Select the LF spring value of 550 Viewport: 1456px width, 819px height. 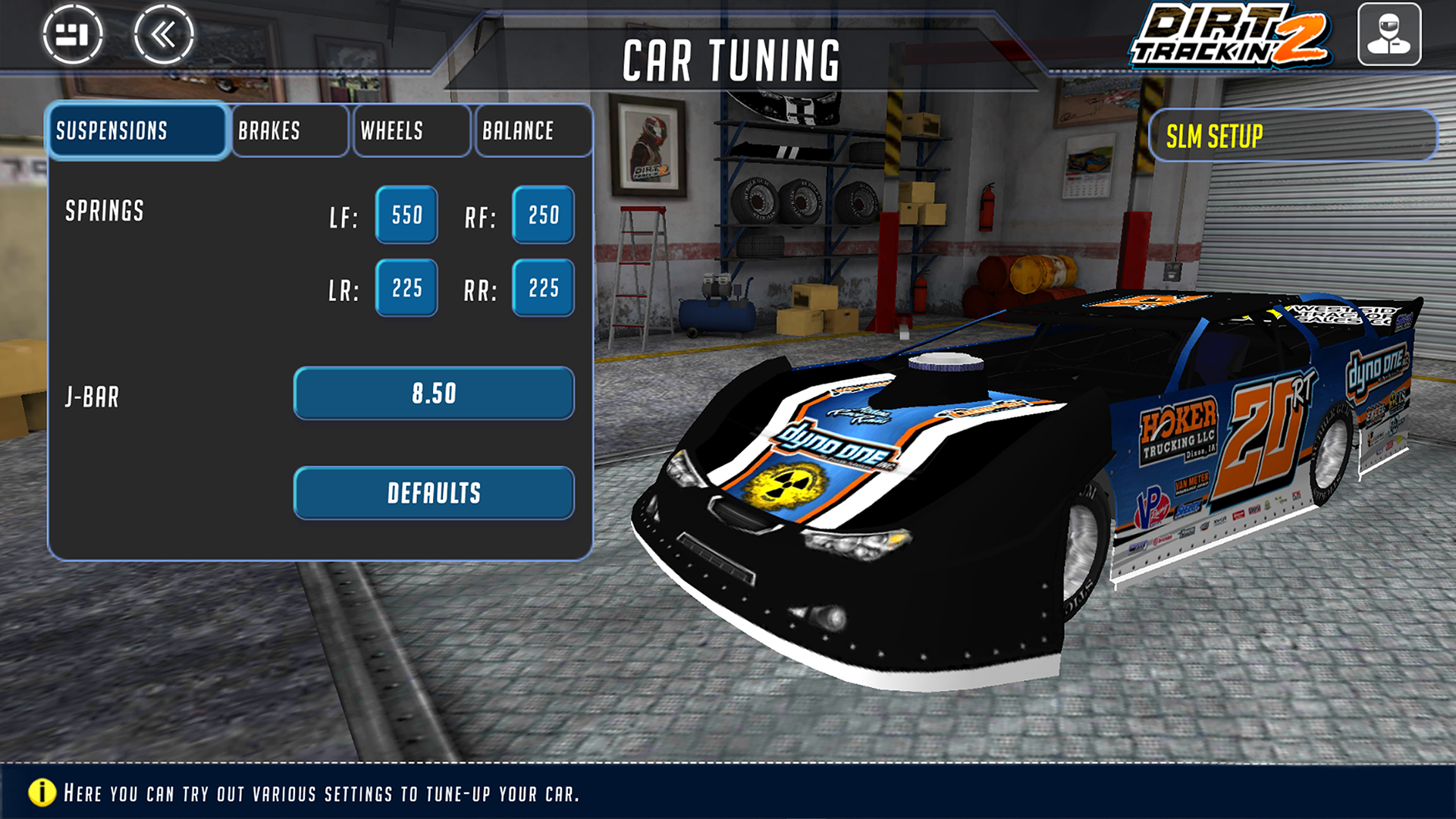[406, 216]
